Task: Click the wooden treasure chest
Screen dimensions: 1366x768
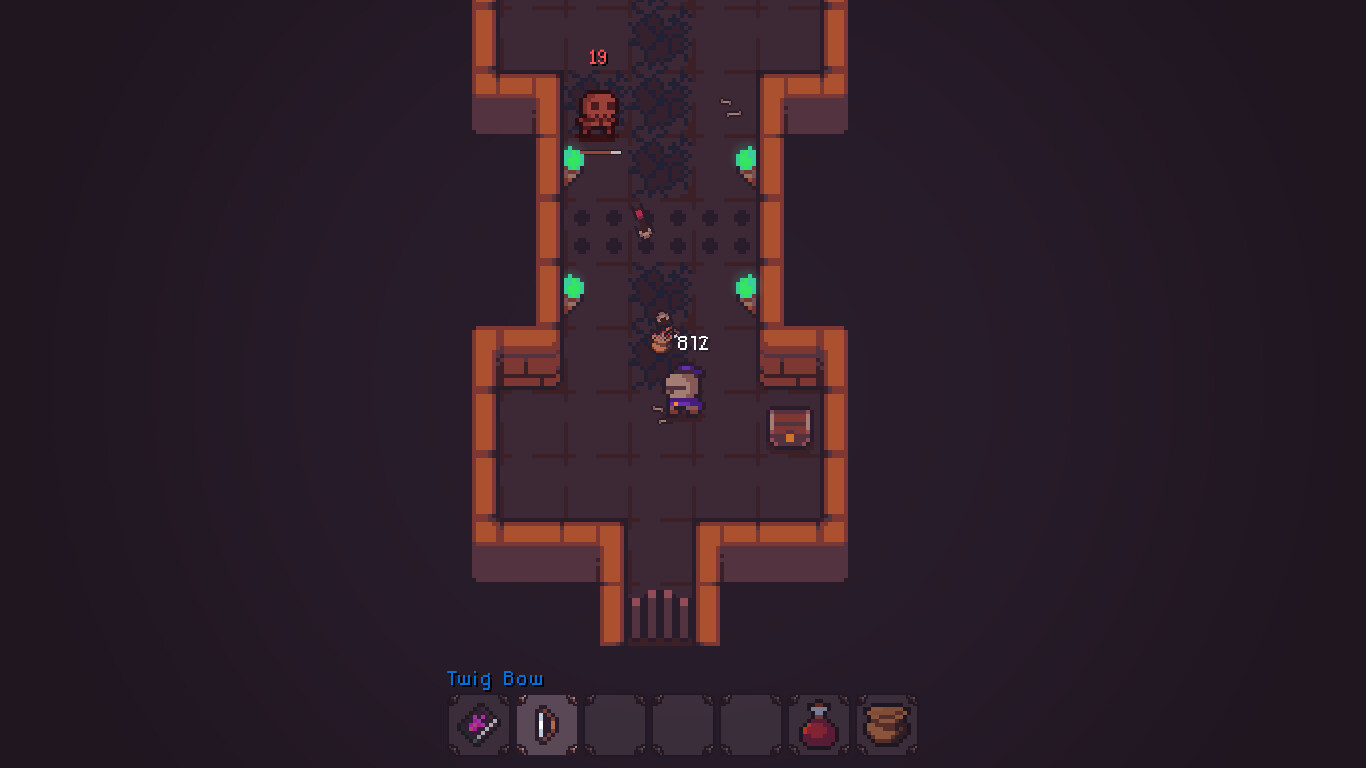Action: coord(789,428)
